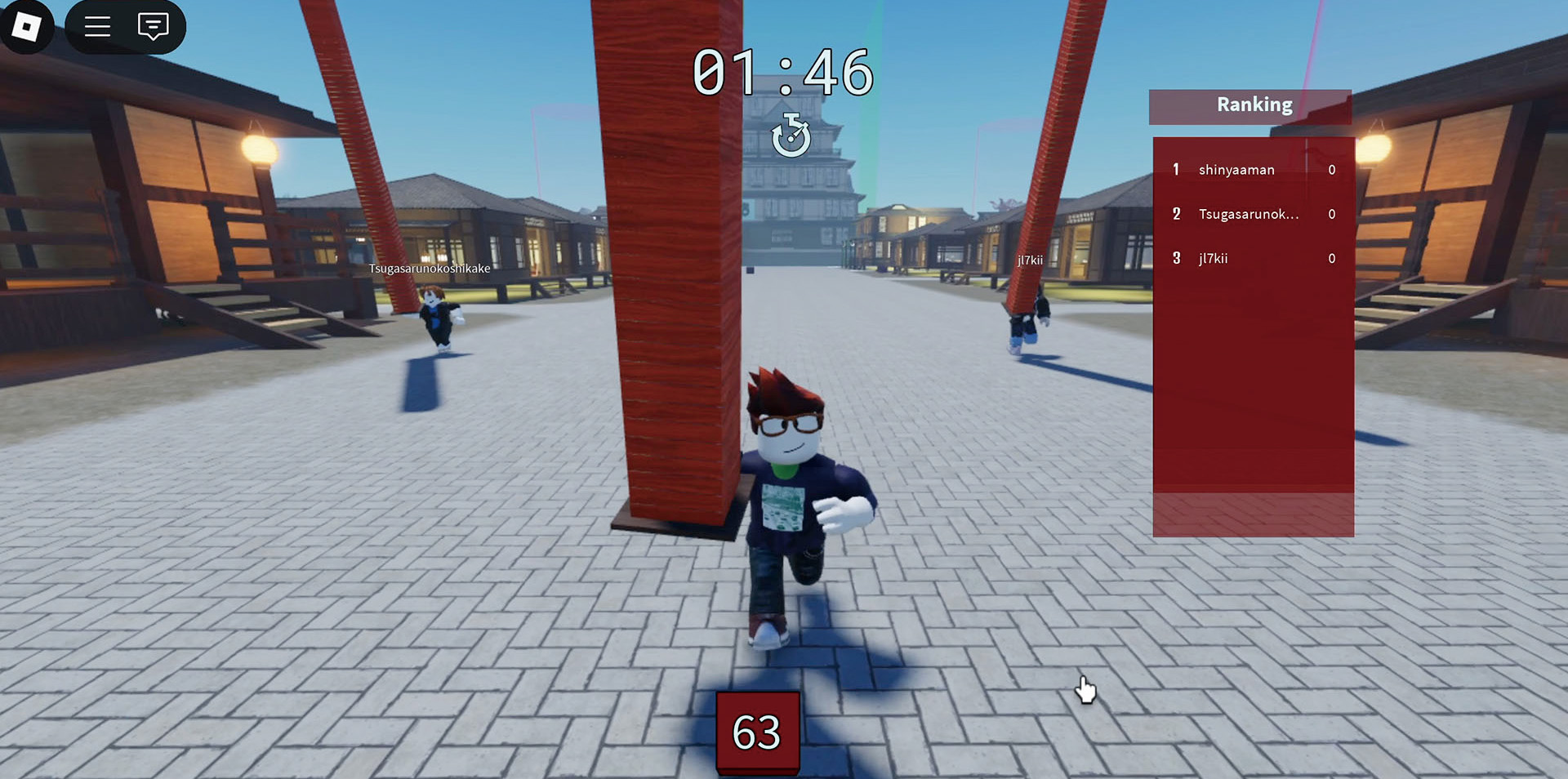Image resolution: width=1568 pixels, height=779 pixels.
Task: Select Tsugasarunok... row in the ranking
Action: click(1248, 214)
